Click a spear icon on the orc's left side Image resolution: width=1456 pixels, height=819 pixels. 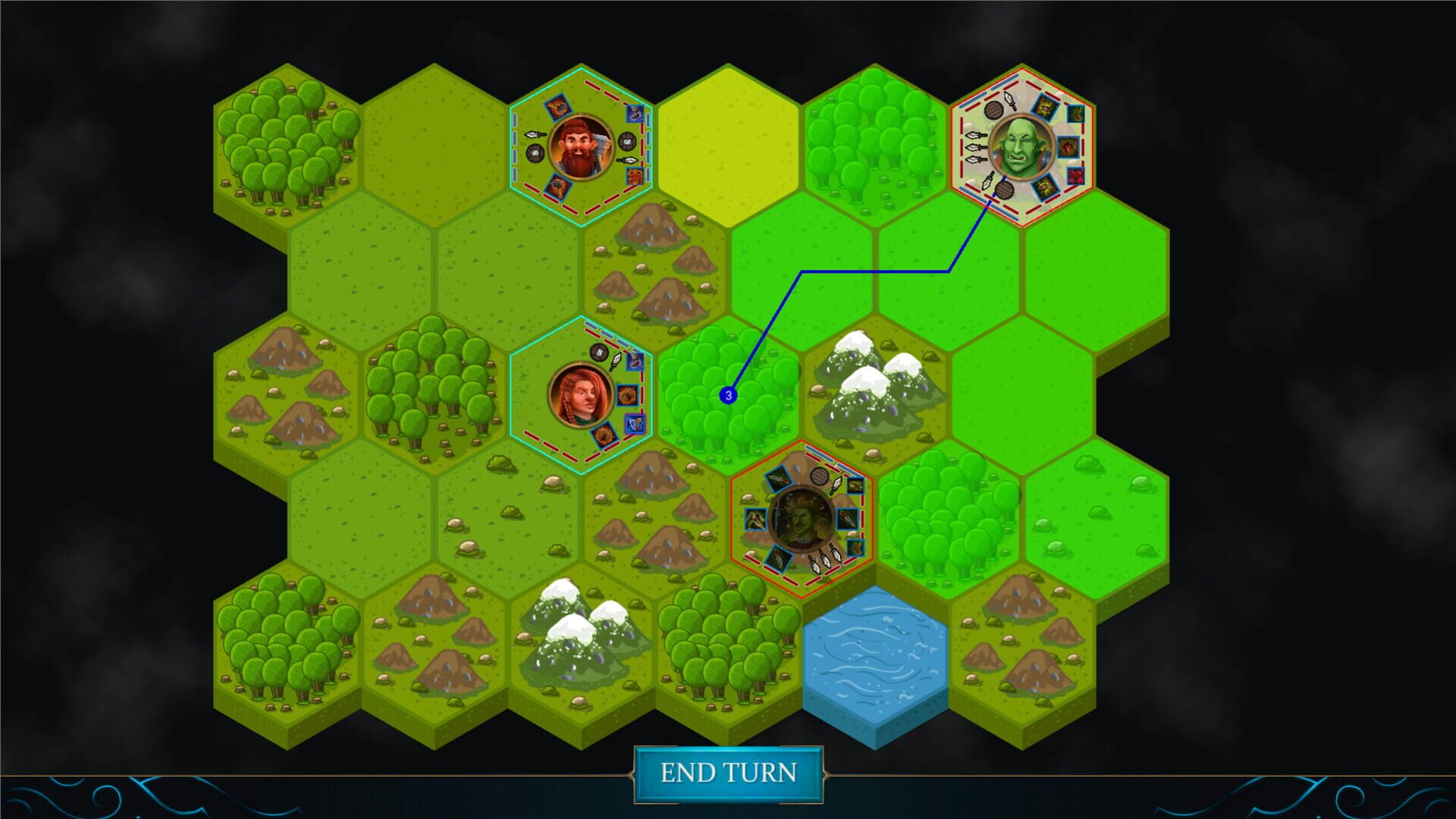[976, 146]
